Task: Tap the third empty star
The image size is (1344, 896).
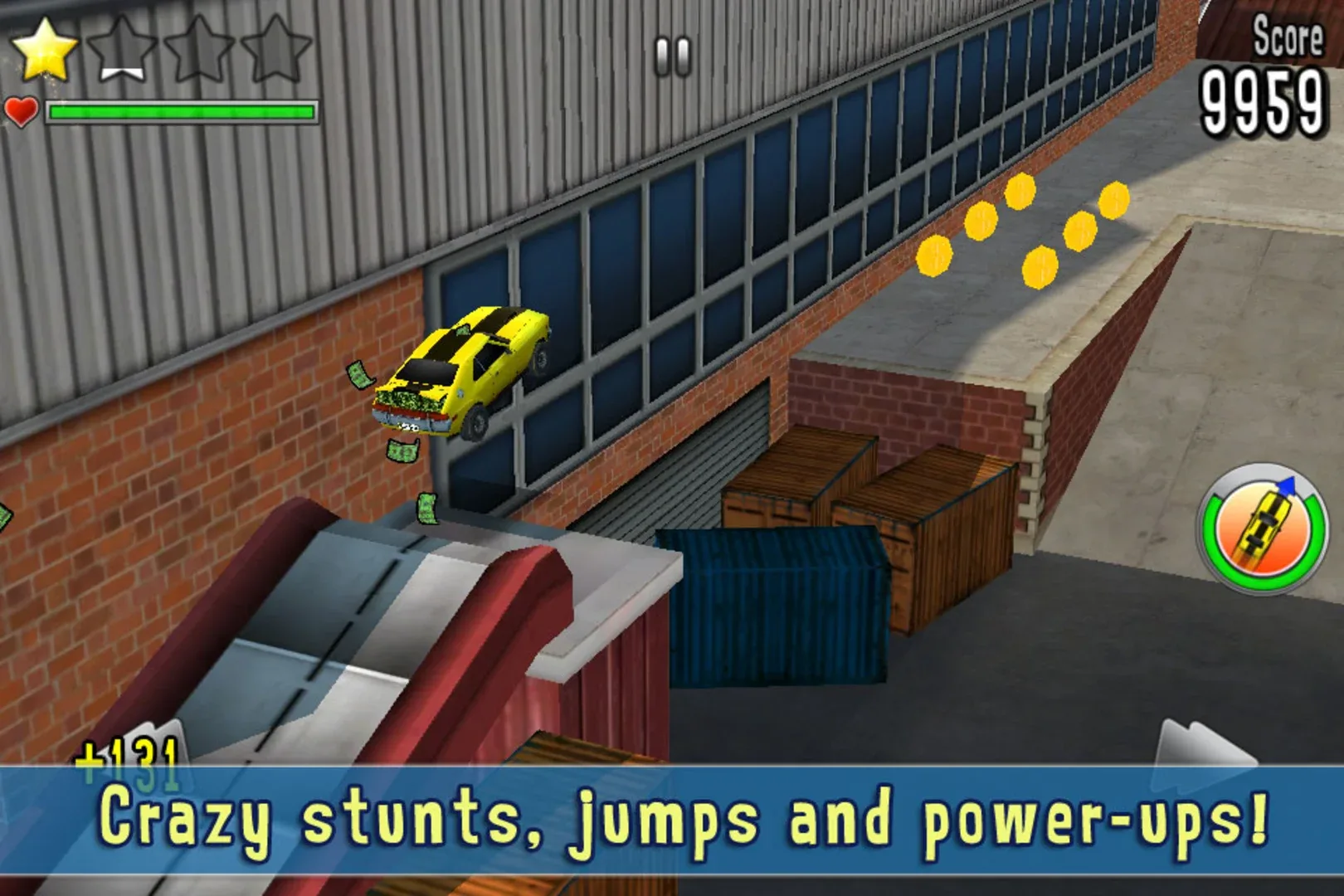Action: point(199,50)
